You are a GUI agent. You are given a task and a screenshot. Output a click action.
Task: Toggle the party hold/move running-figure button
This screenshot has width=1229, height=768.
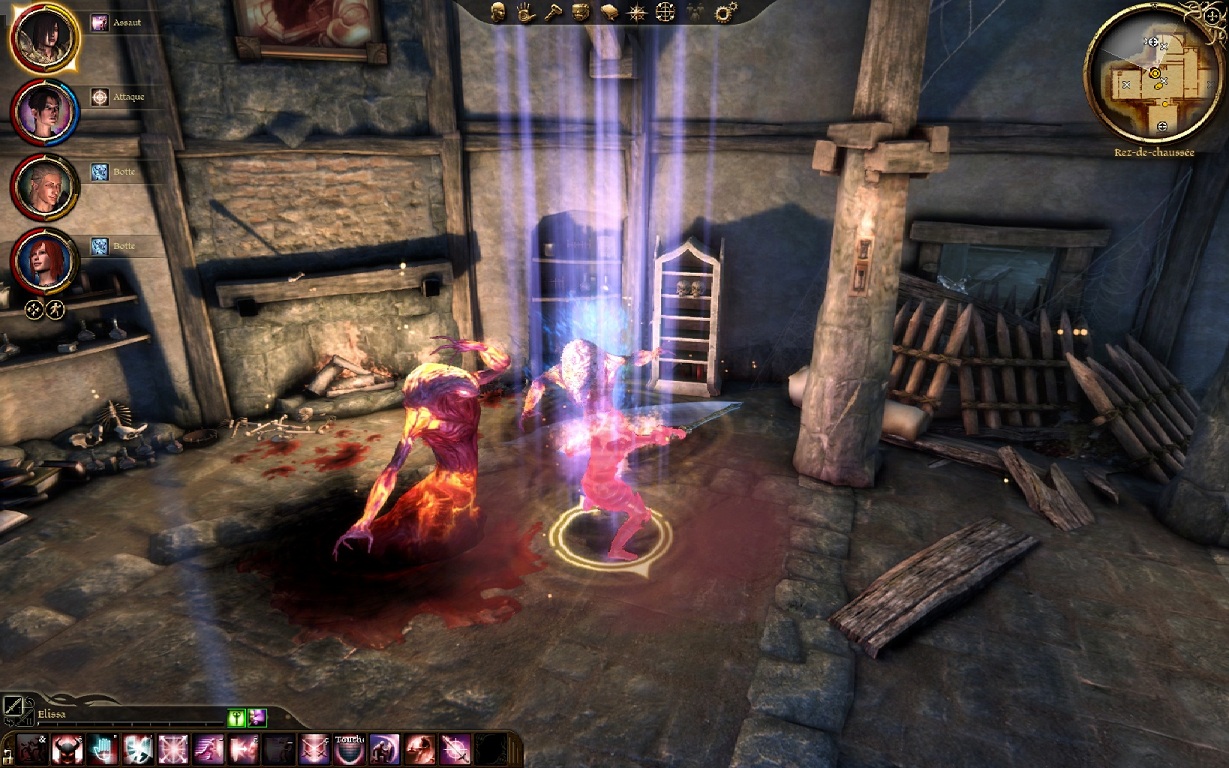(x=55, y=310)
